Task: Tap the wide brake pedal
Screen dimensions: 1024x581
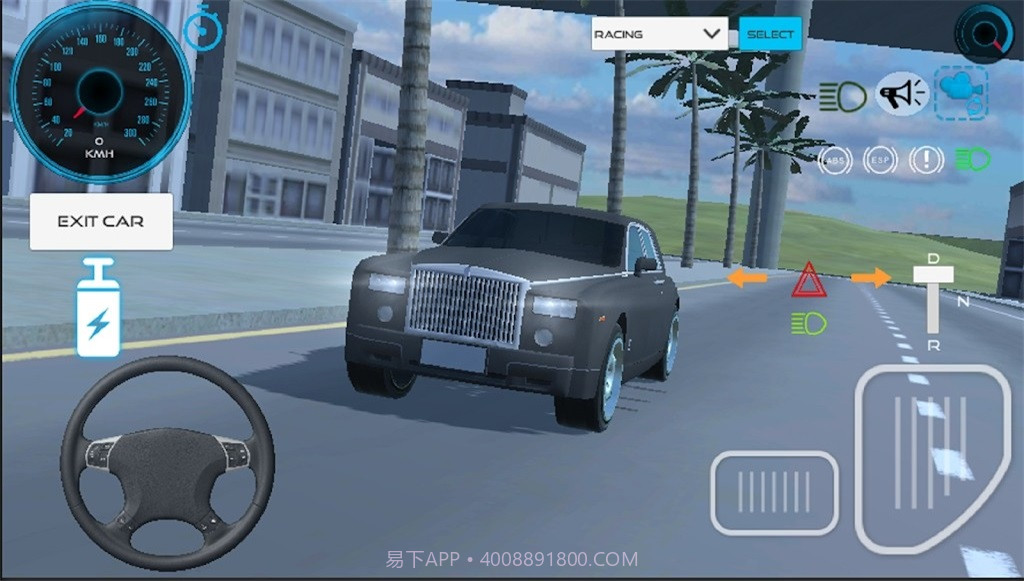Action: 774,493
